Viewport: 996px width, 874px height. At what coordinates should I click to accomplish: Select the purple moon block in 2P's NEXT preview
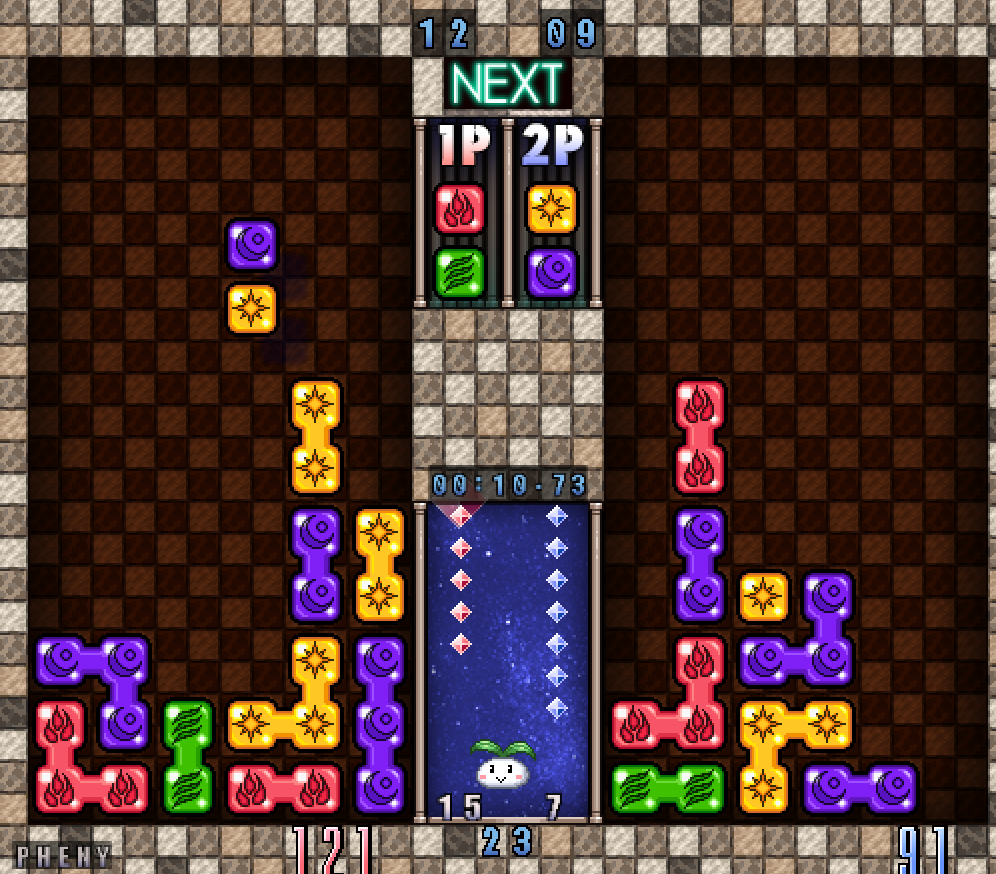point(552,272)
